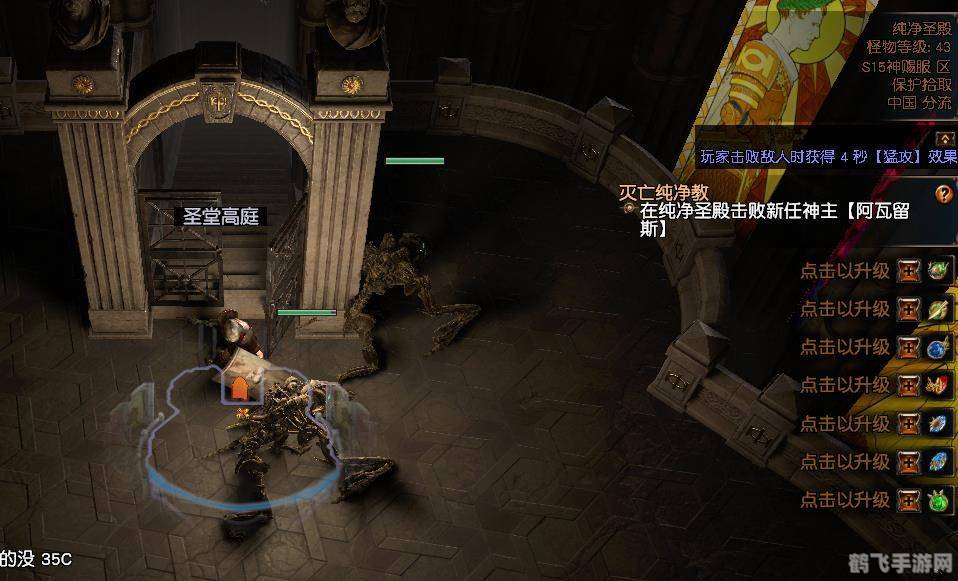
Task: Enter the 圣堂高庭 area label
Action: click(220, 216)
